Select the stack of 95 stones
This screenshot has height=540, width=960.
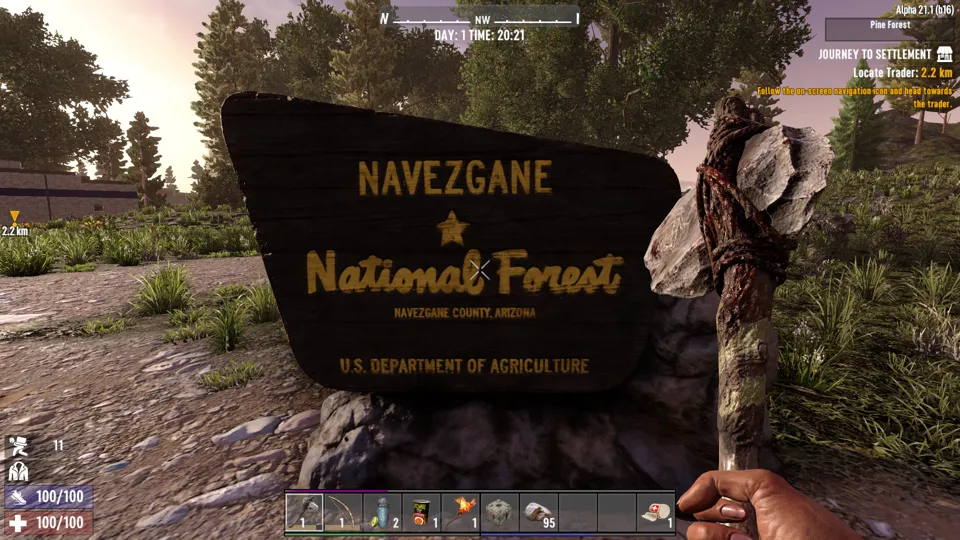[x=539, y=512]
